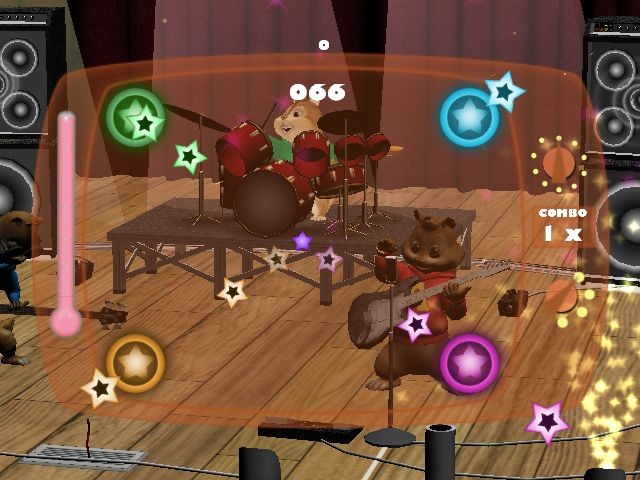Tap the blue star target button
Screen dimensions: 640x480
click(469, 117)
